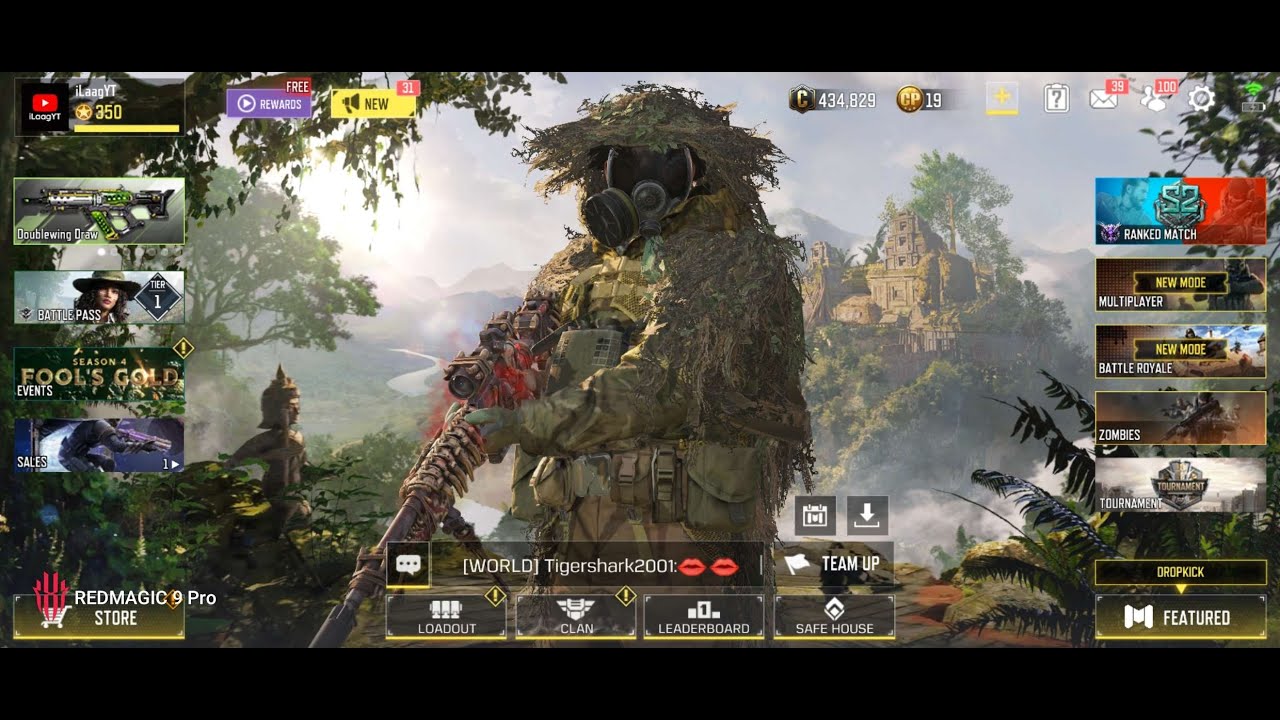This screenshot has height=720, width=1280.
Task: Click the Team Up button
Action: pyautogui.click(x=834, y=564)
